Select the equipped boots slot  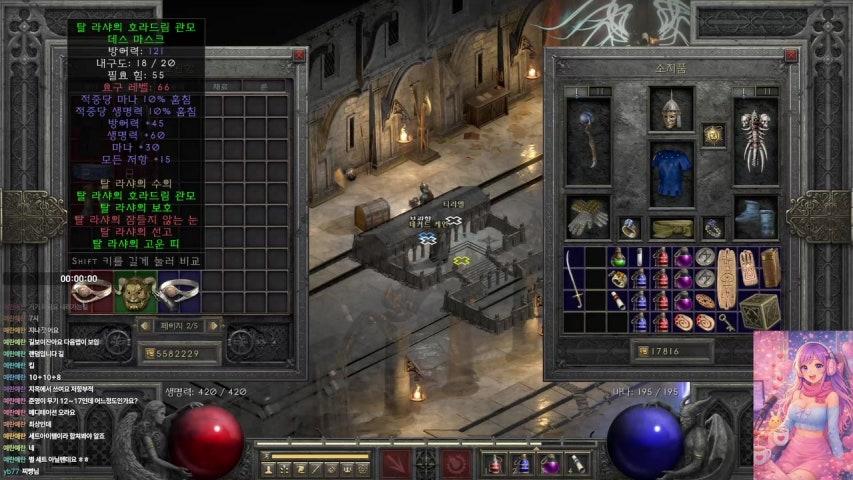tap(755, 216)
